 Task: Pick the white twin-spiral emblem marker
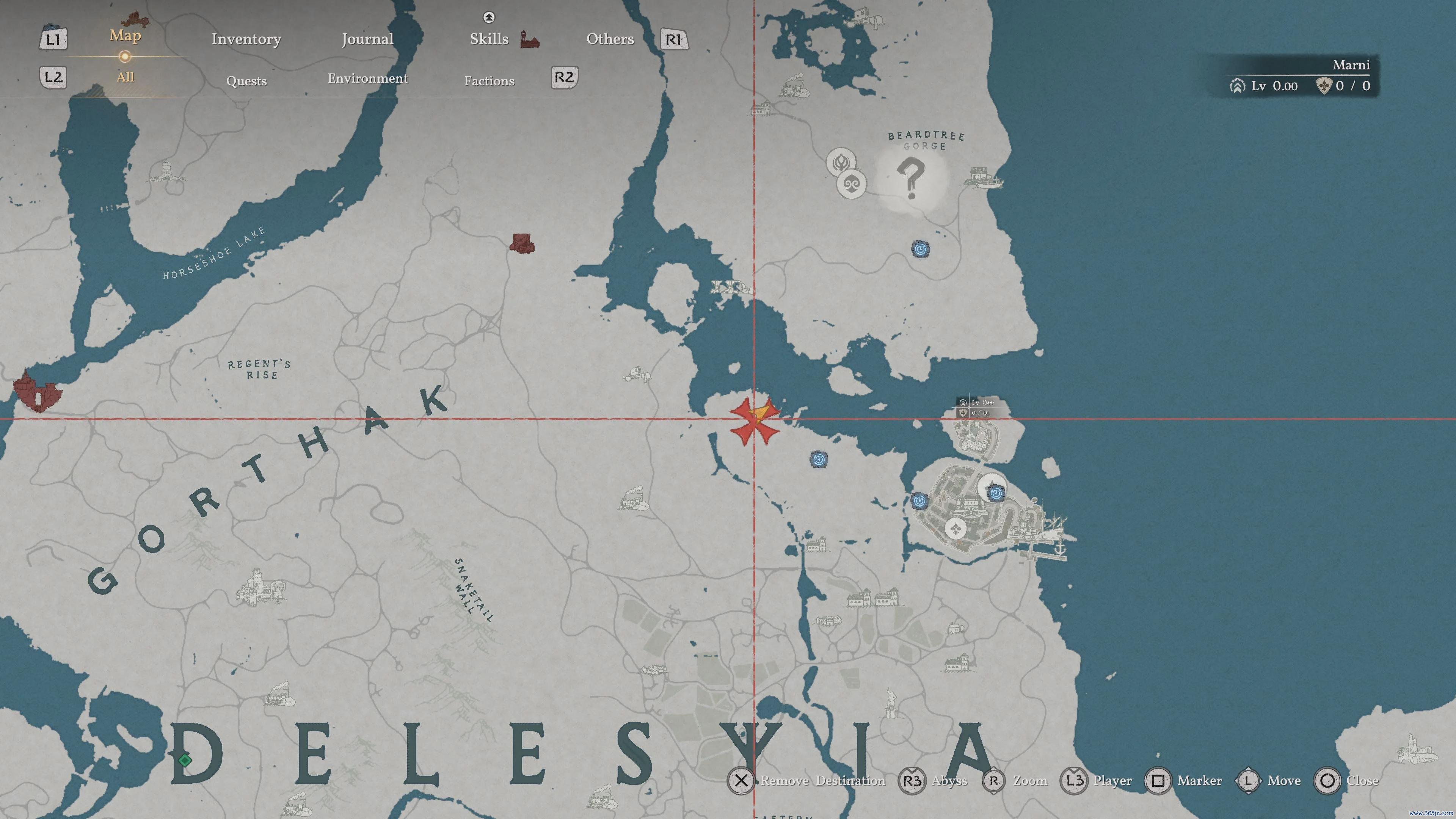click(851, 184)
